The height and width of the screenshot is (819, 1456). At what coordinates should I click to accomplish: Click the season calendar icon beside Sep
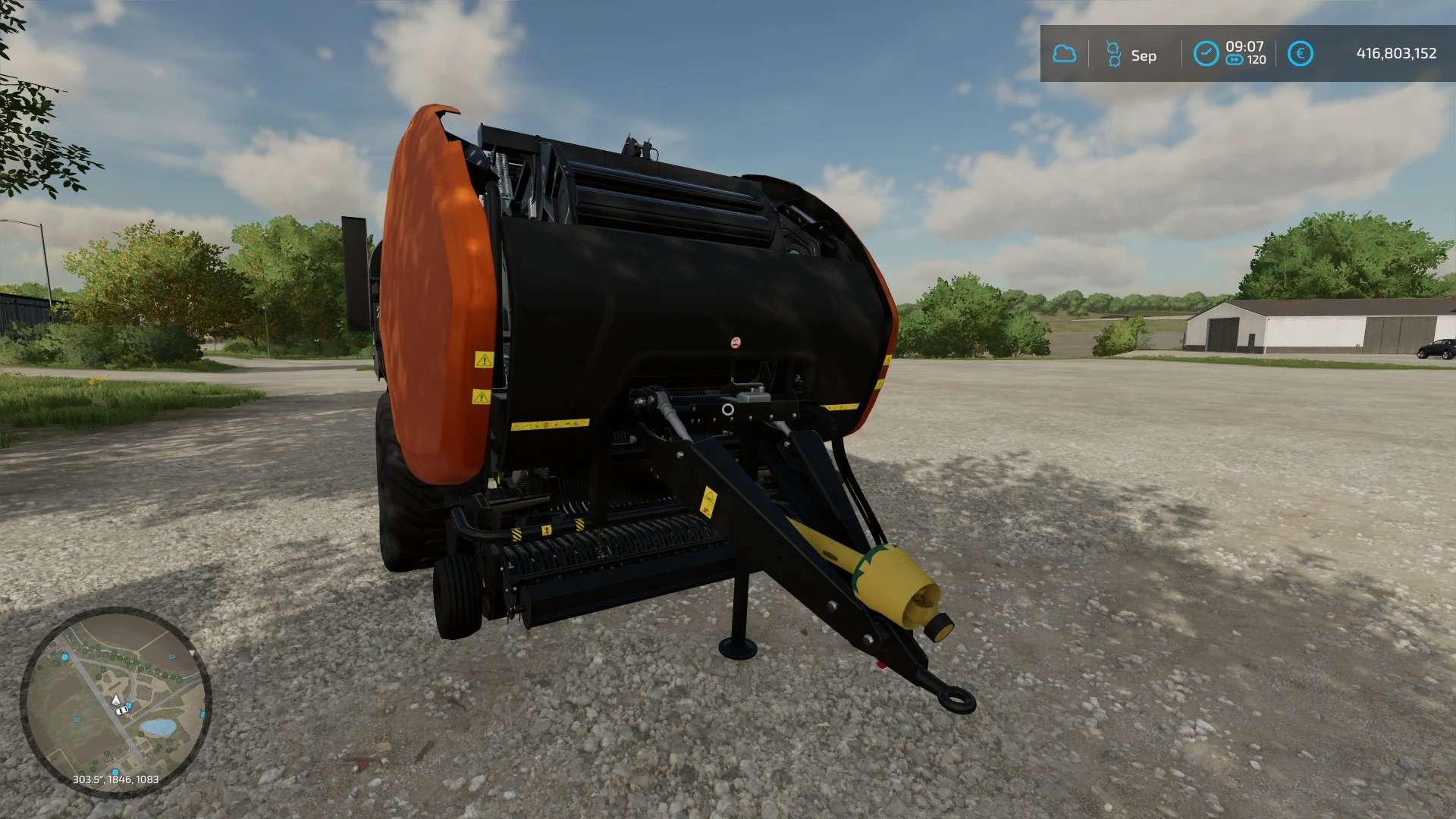(1113, 54)
